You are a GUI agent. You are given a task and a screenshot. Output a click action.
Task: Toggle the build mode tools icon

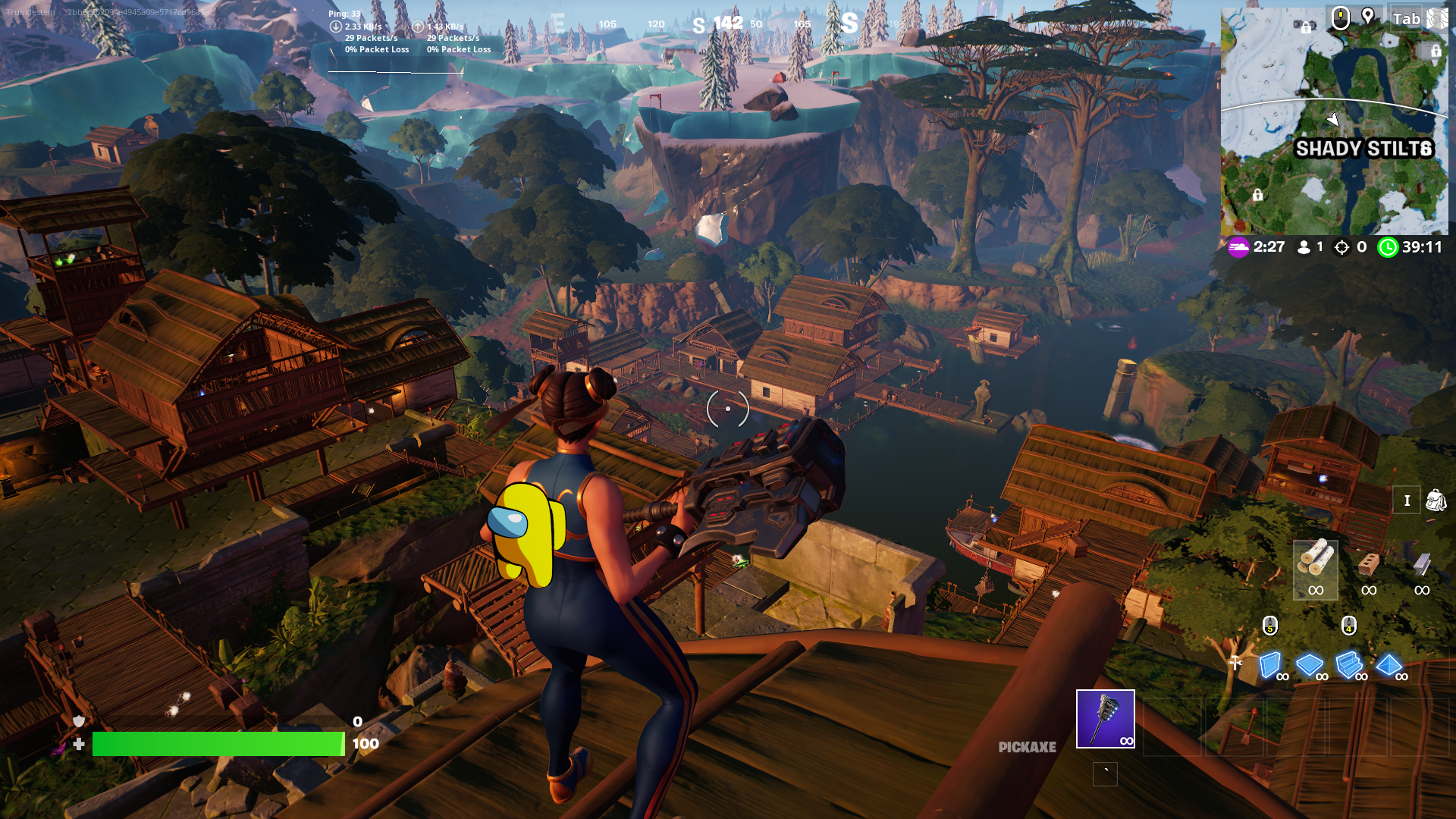[1235, 664]
